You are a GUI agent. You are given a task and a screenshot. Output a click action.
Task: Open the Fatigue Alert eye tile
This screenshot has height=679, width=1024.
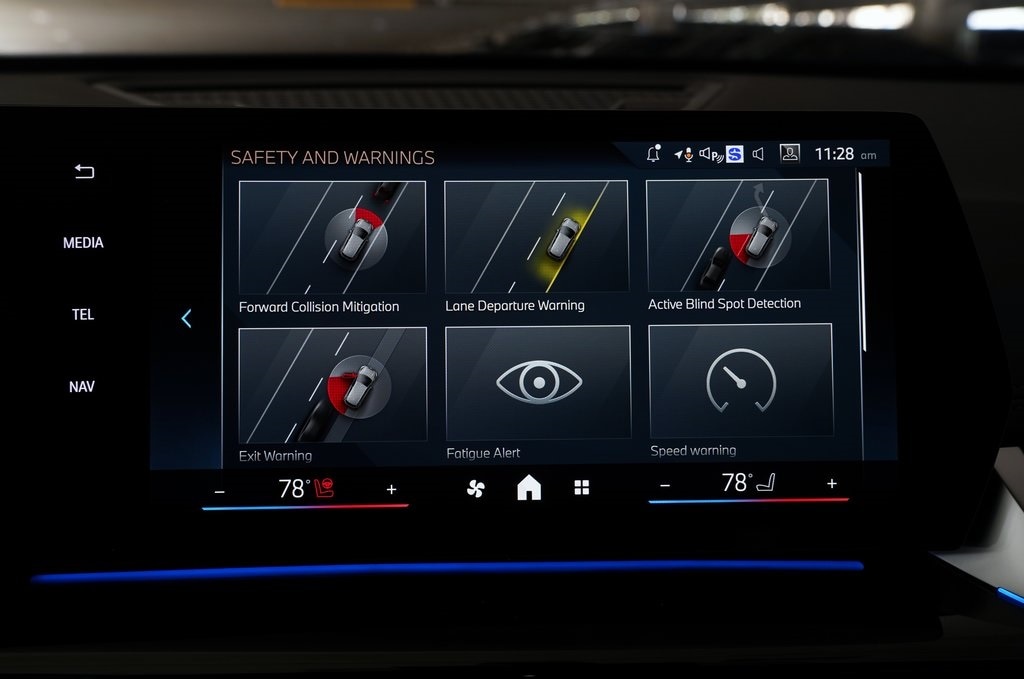(538, 383)
